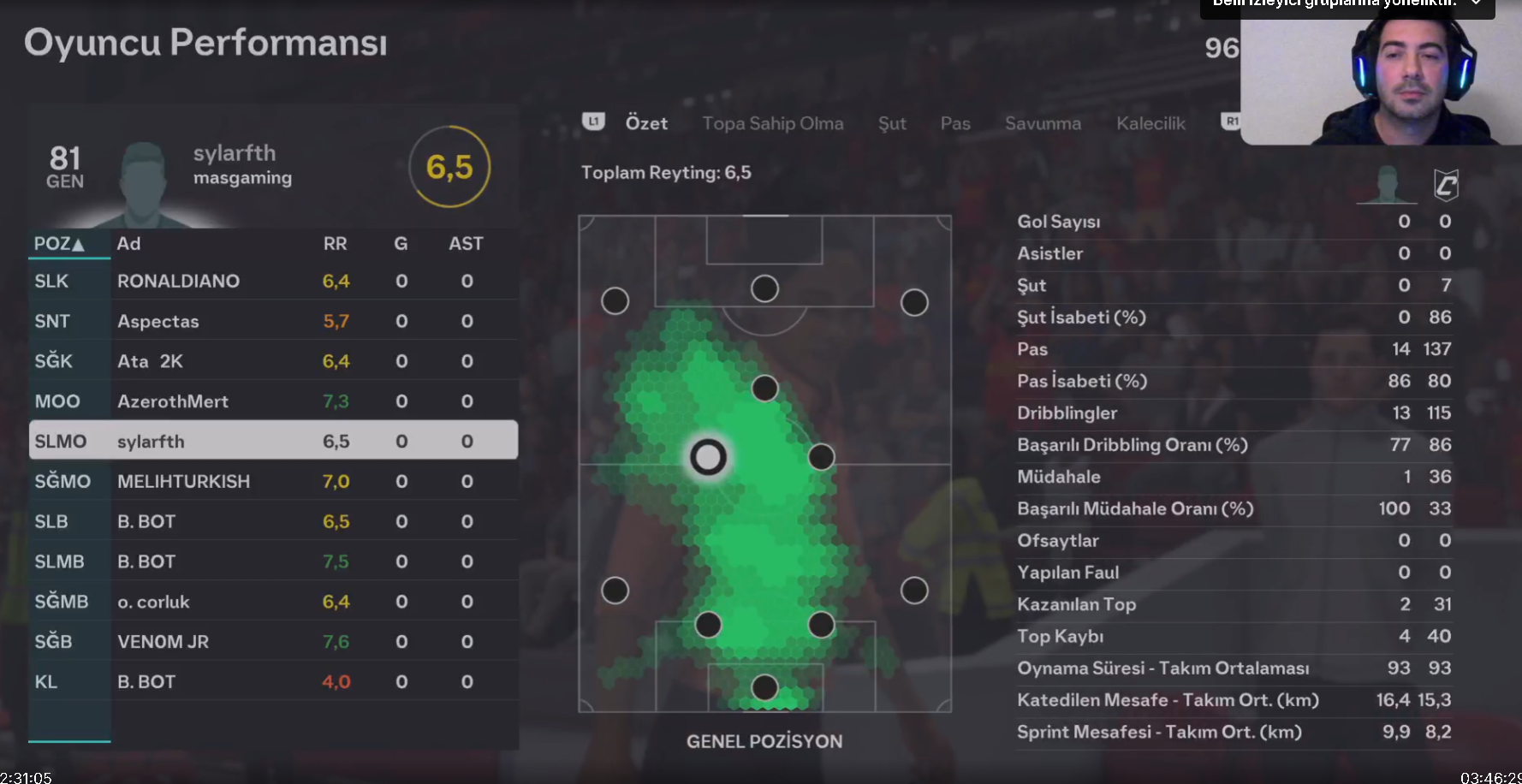The width and height of the screenshot is (1522, 784).
Task: Sort the list by RR rating
Action: click(x=335, y=244)
